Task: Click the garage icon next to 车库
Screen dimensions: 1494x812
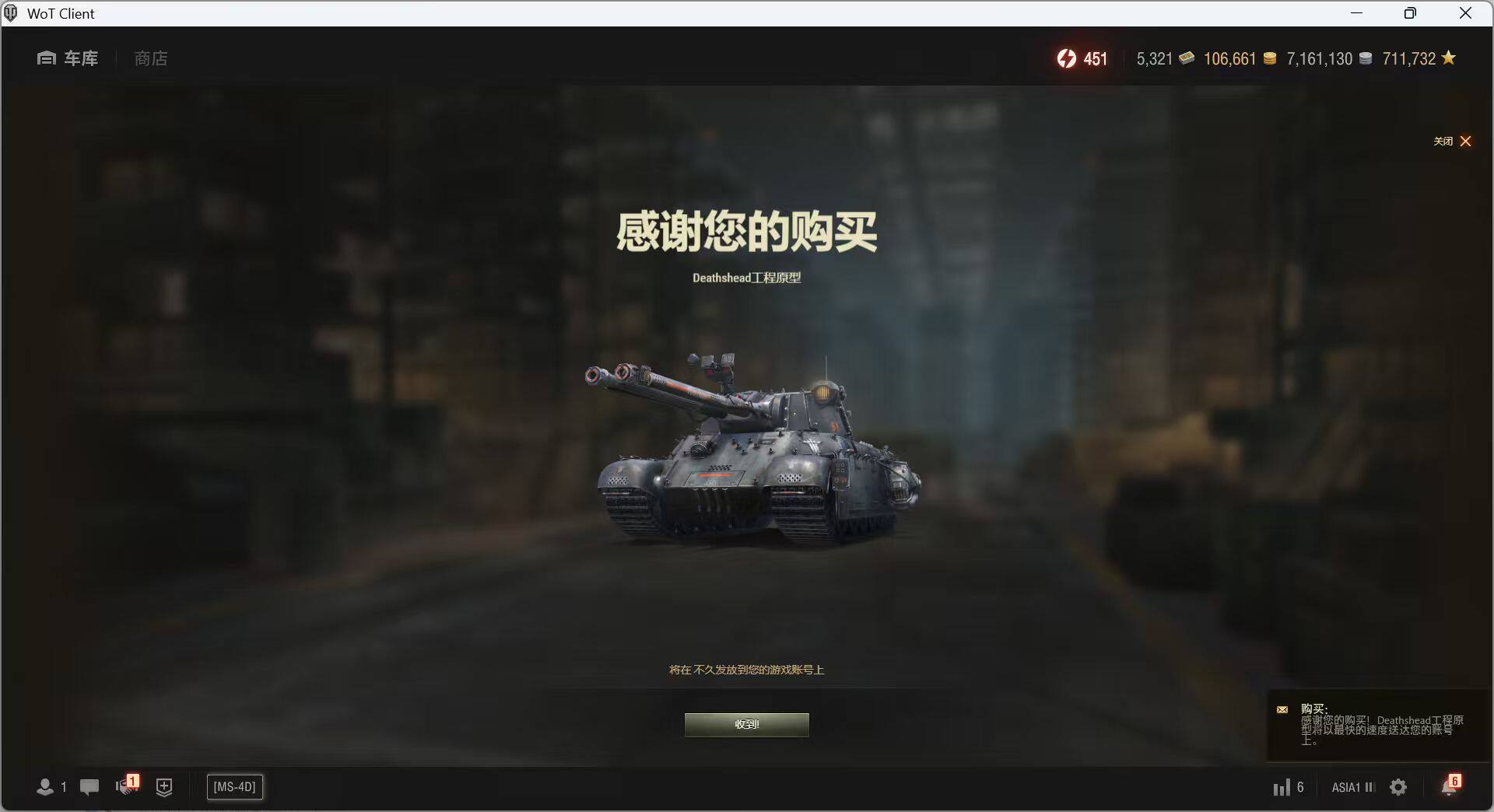Action: (44, 58)
